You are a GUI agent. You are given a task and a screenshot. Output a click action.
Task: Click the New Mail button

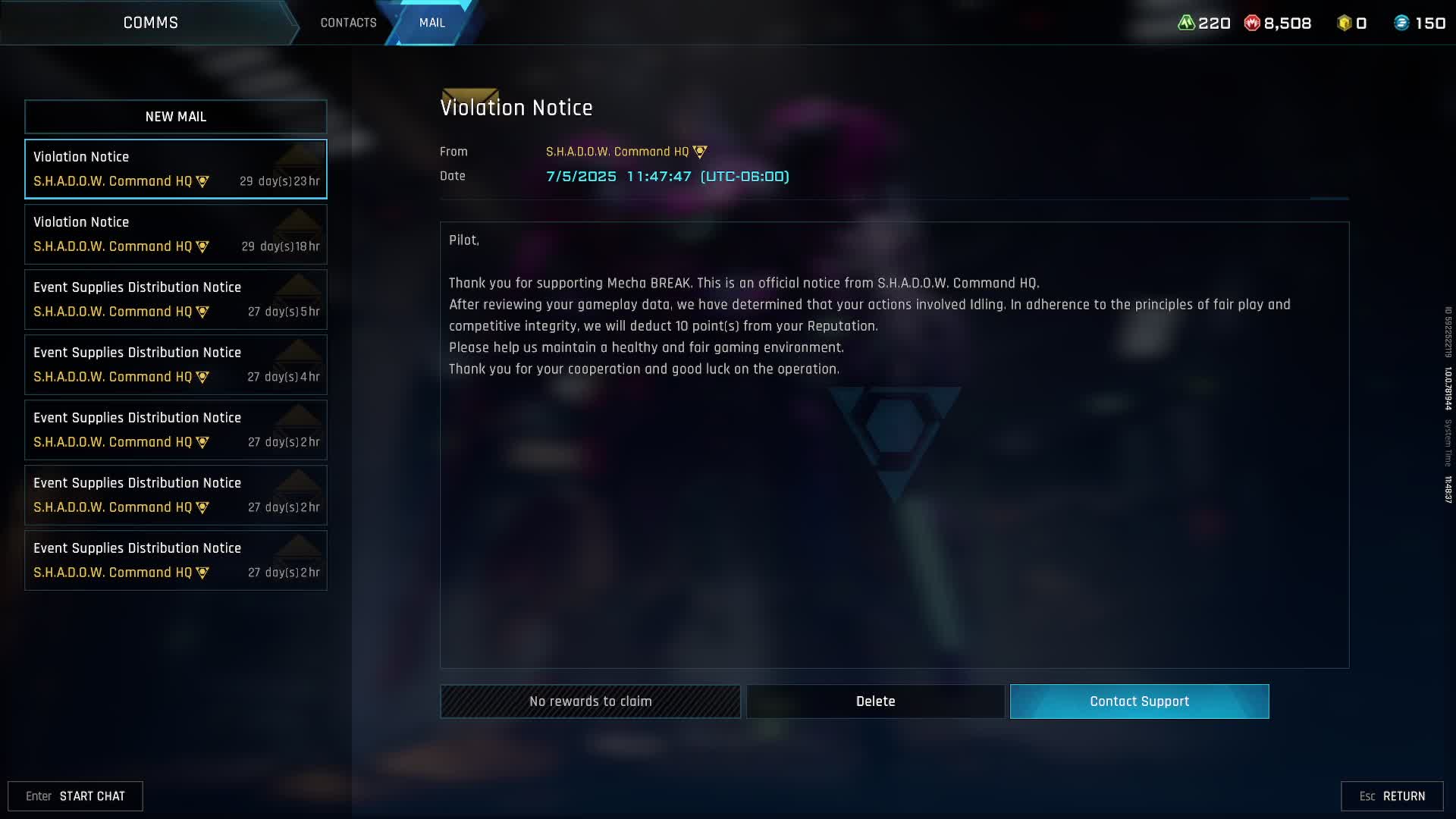click(176, 117)
